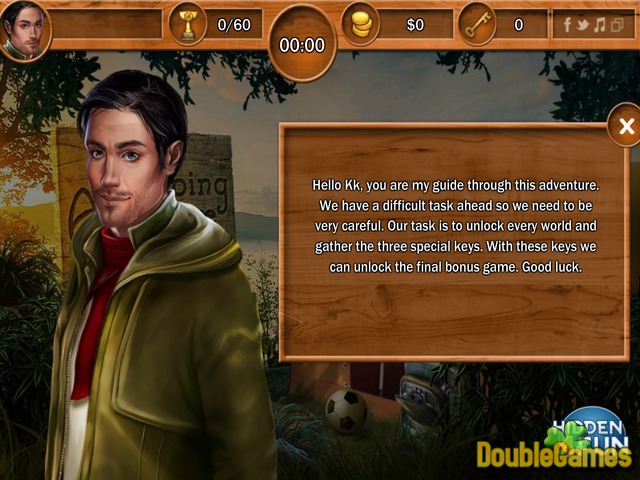Click the gold coins stack icon
640x480 pixels.
click(361, 24)
